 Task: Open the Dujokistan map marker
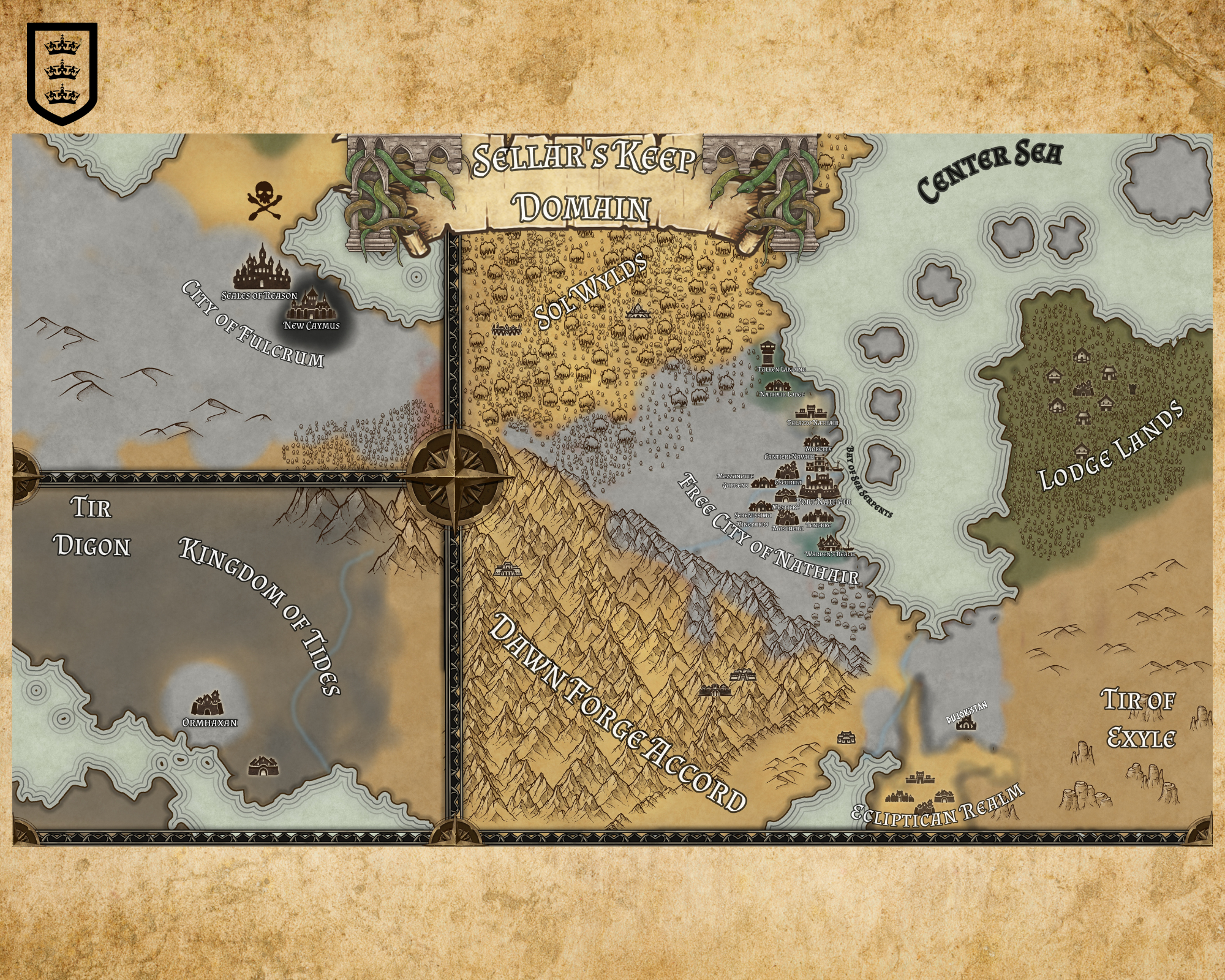tap(966, 723)
